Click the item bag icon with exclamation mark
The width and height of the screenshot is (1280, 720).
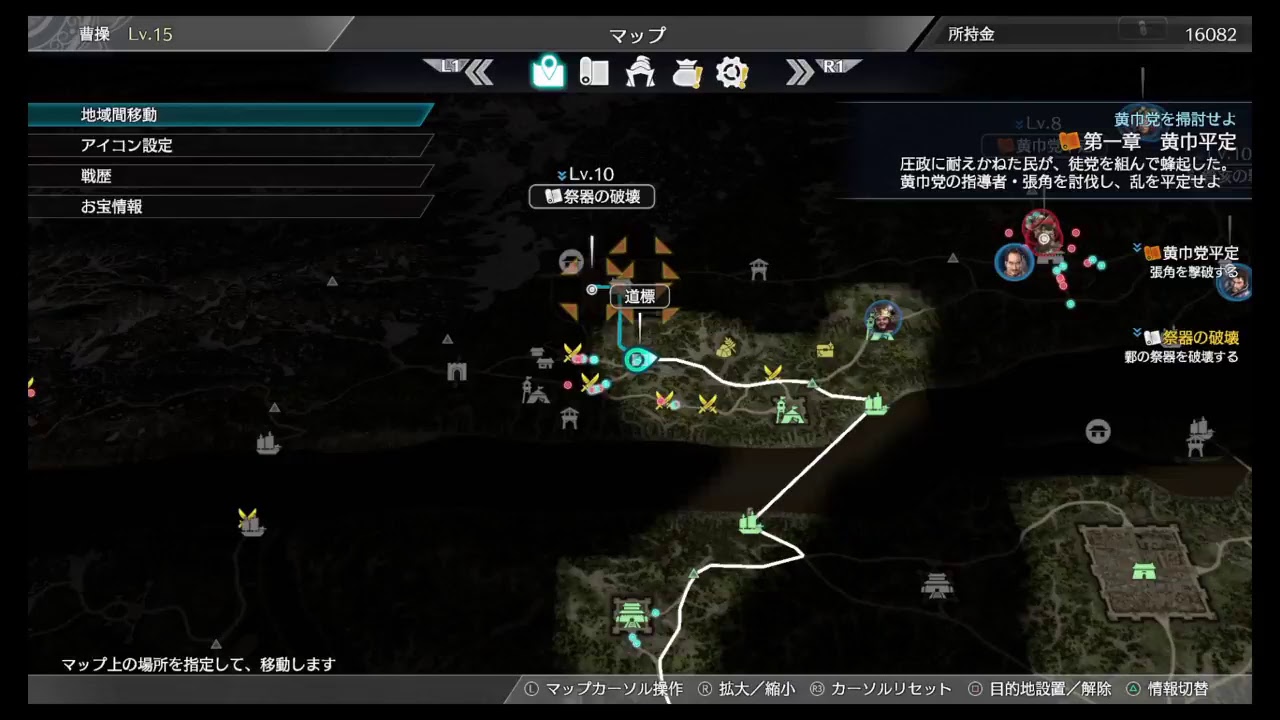click(x=686, y=70)
